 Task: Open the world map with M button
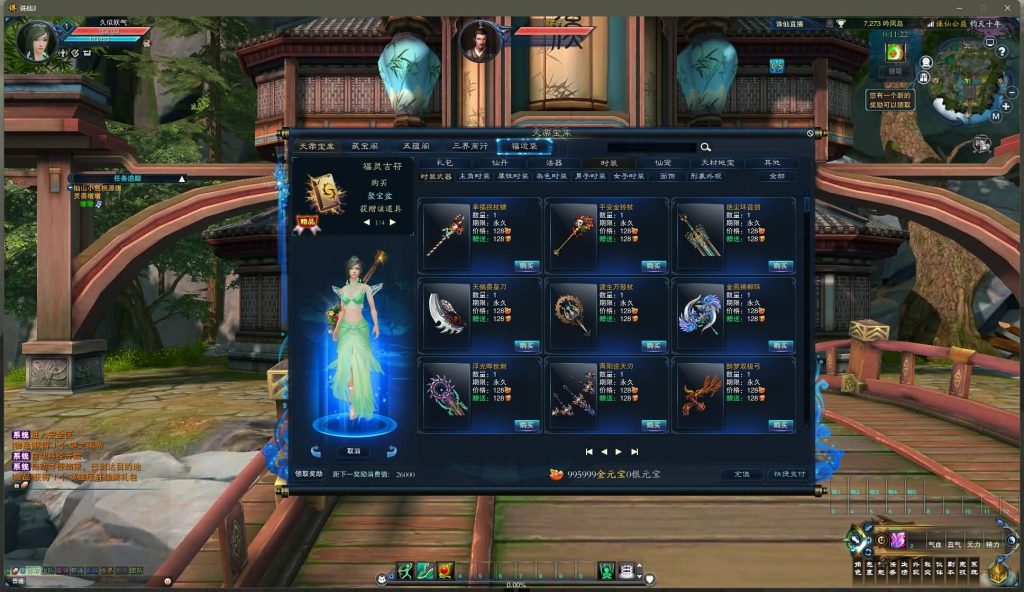click(996, 115)
